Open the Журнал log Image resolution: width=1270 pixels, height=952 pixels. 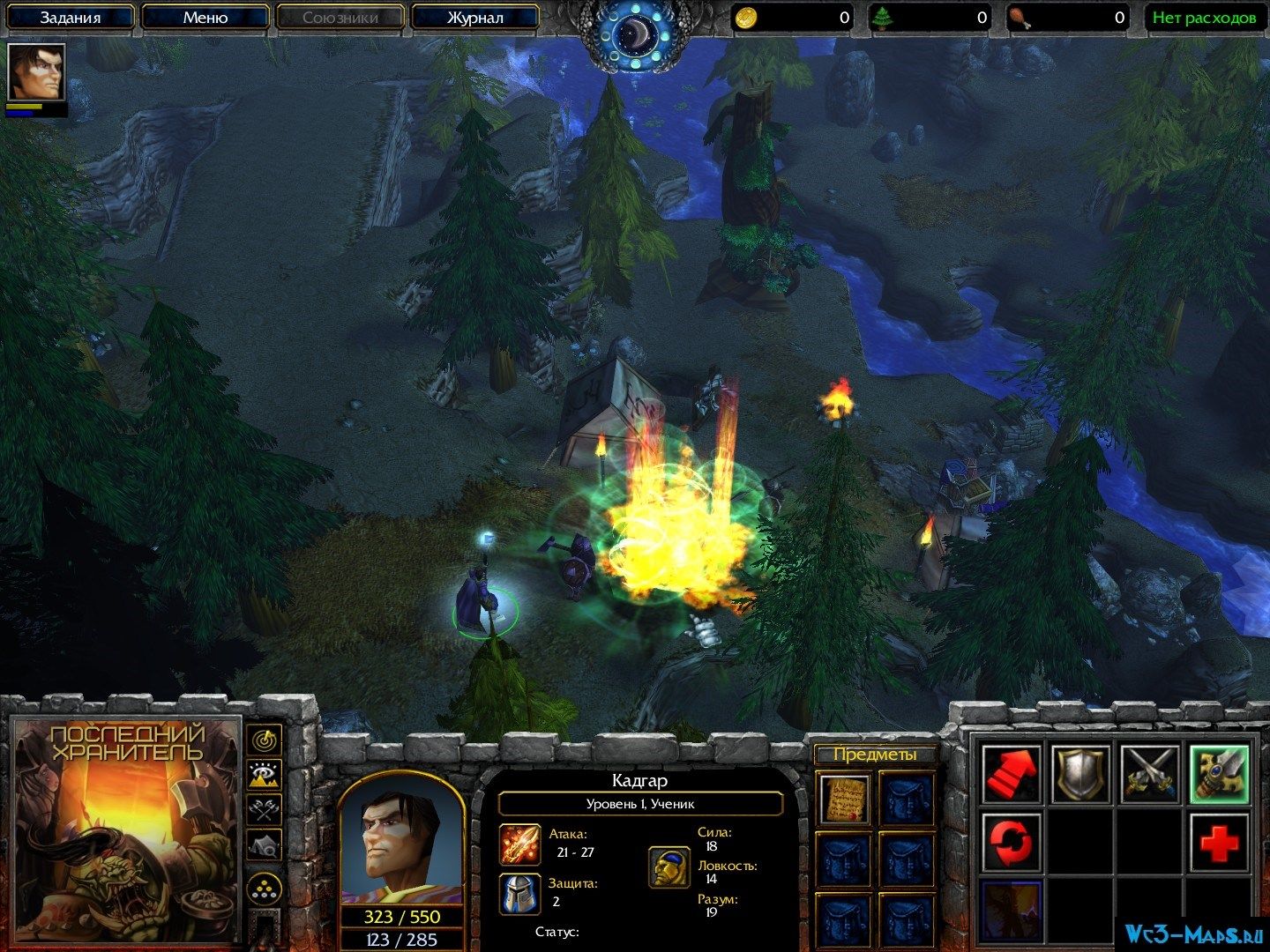pyautogui.click(x=474, y=17)
